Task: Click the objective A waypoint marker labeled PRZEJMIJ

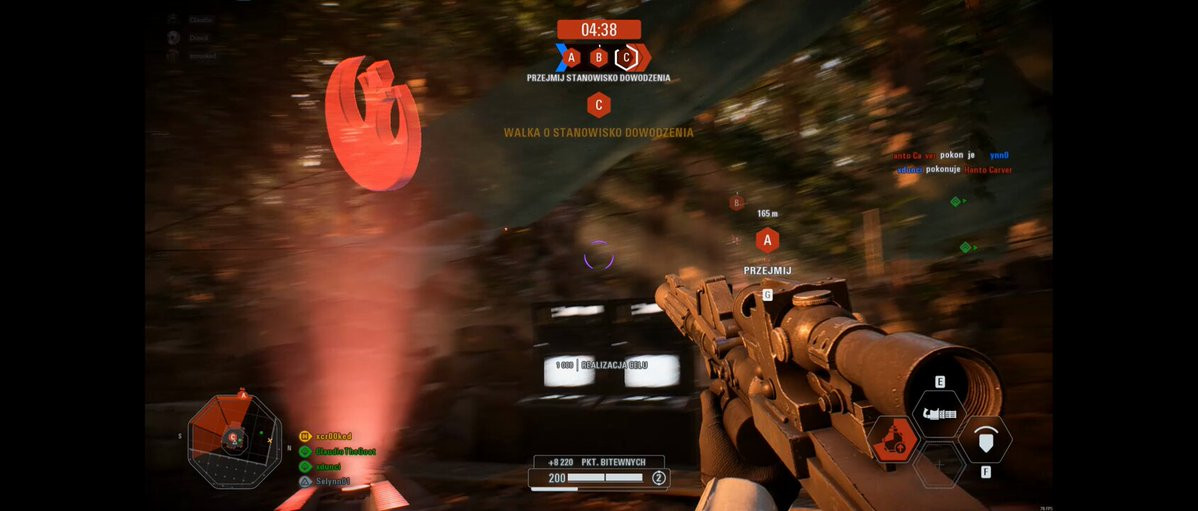Action: [x=767, y=241]
